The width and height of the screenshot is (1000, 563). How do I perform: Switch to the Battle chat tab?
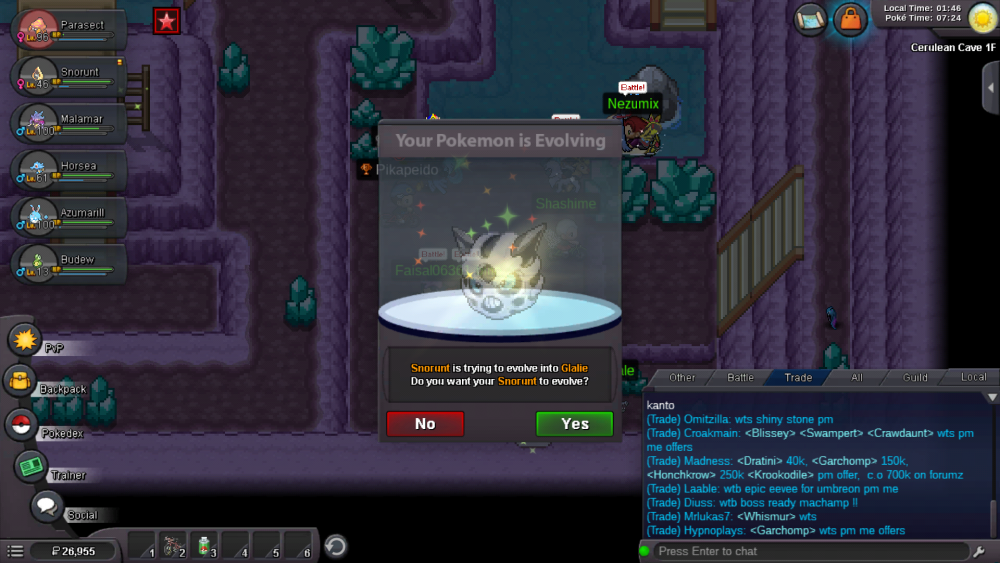740,378
